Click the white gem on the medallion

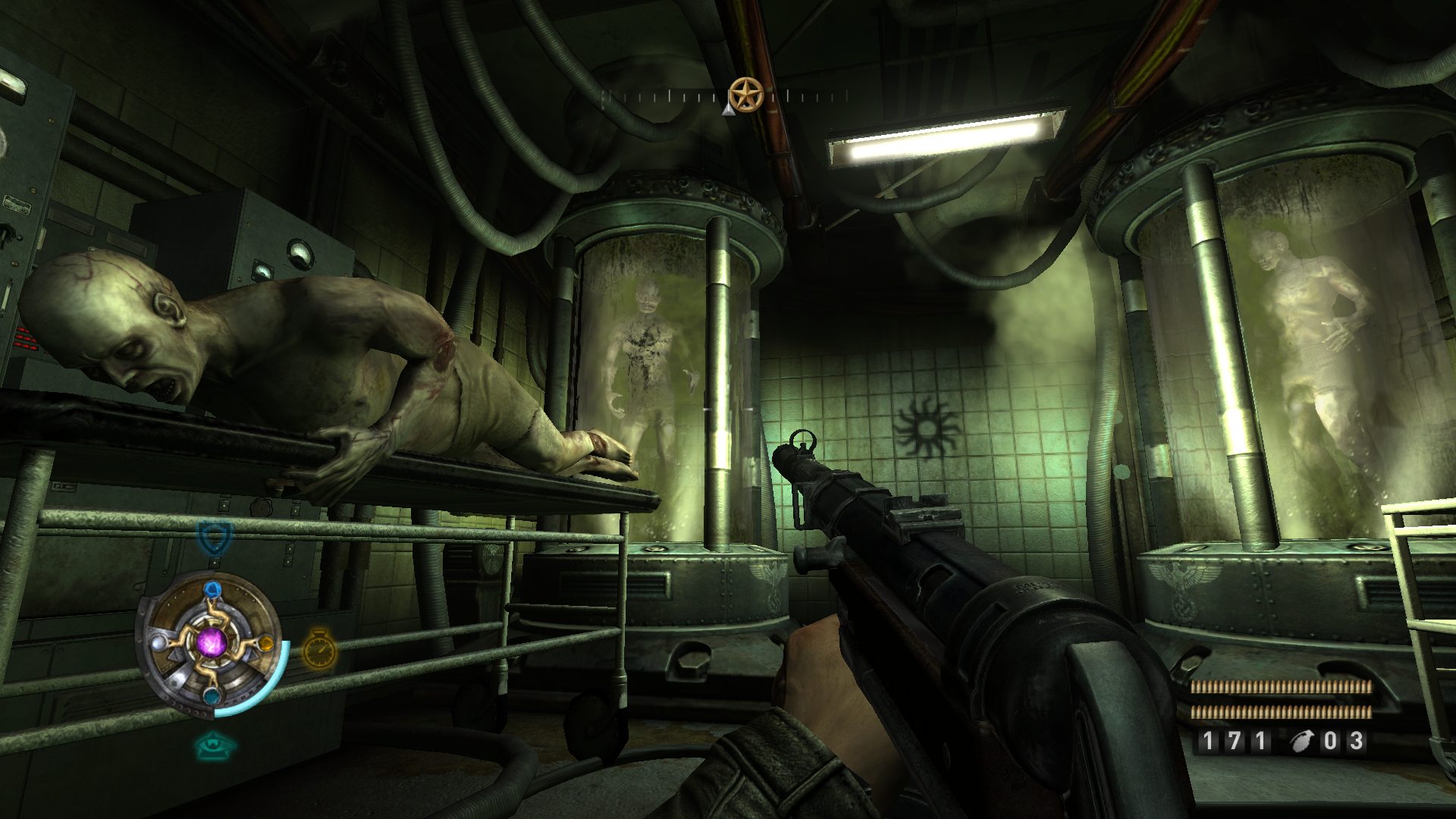(158, 643)
